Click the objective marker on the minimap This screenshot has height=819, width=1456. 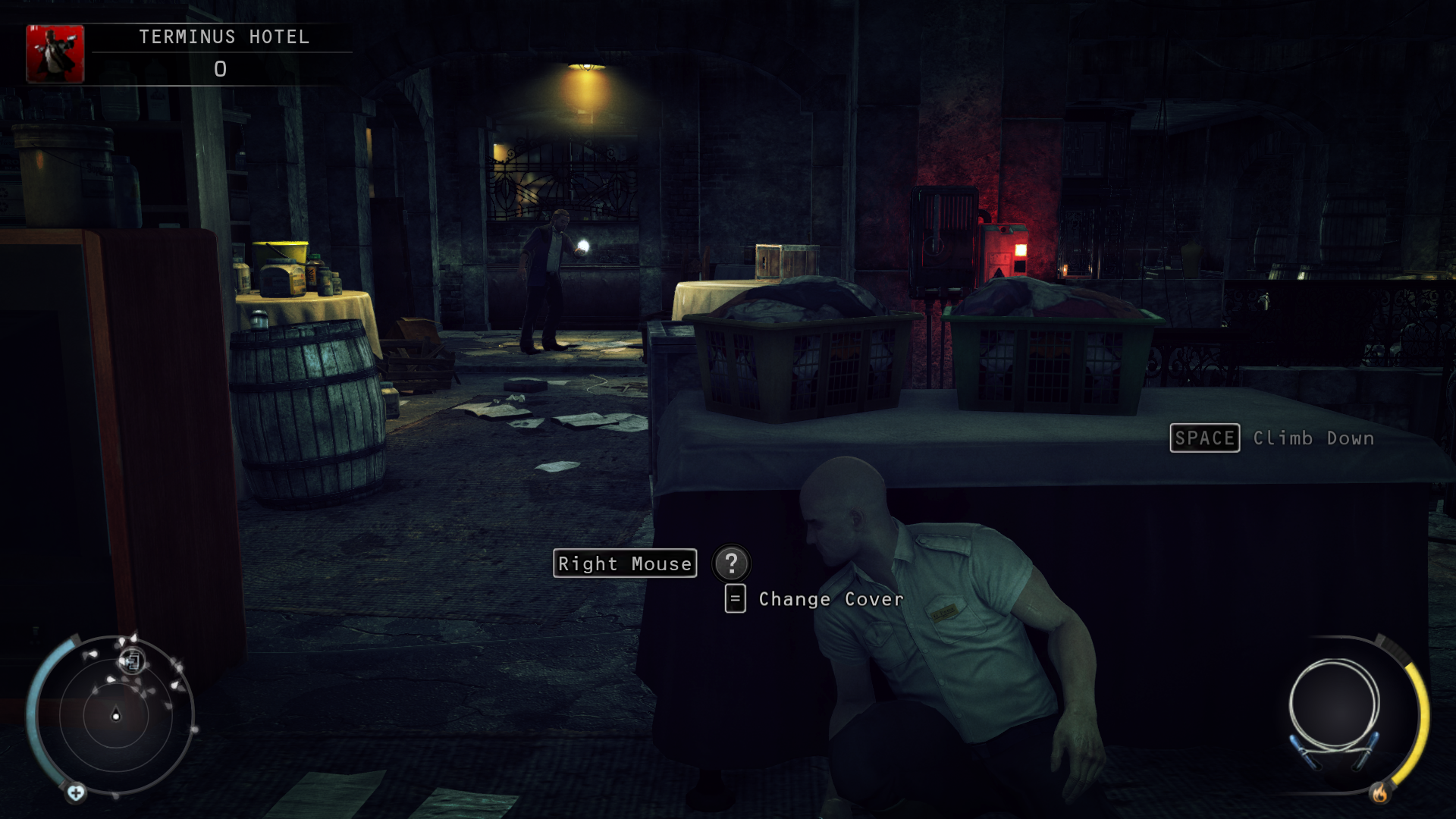pyautogui.click(x=131, y=661)
